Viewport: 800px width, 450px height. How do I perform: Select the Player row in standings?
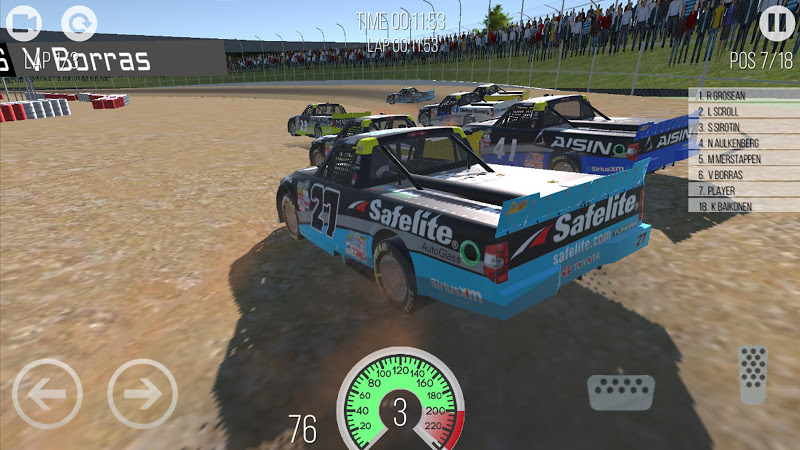[x=743, y=190]
